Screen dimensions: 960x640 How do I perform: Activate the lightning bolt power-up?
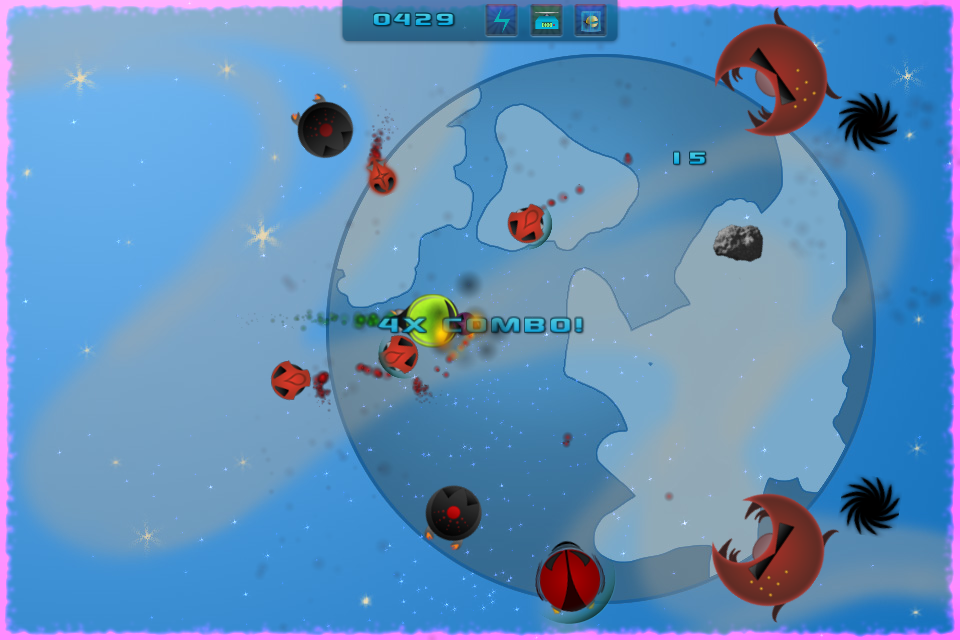coord(501,20)
